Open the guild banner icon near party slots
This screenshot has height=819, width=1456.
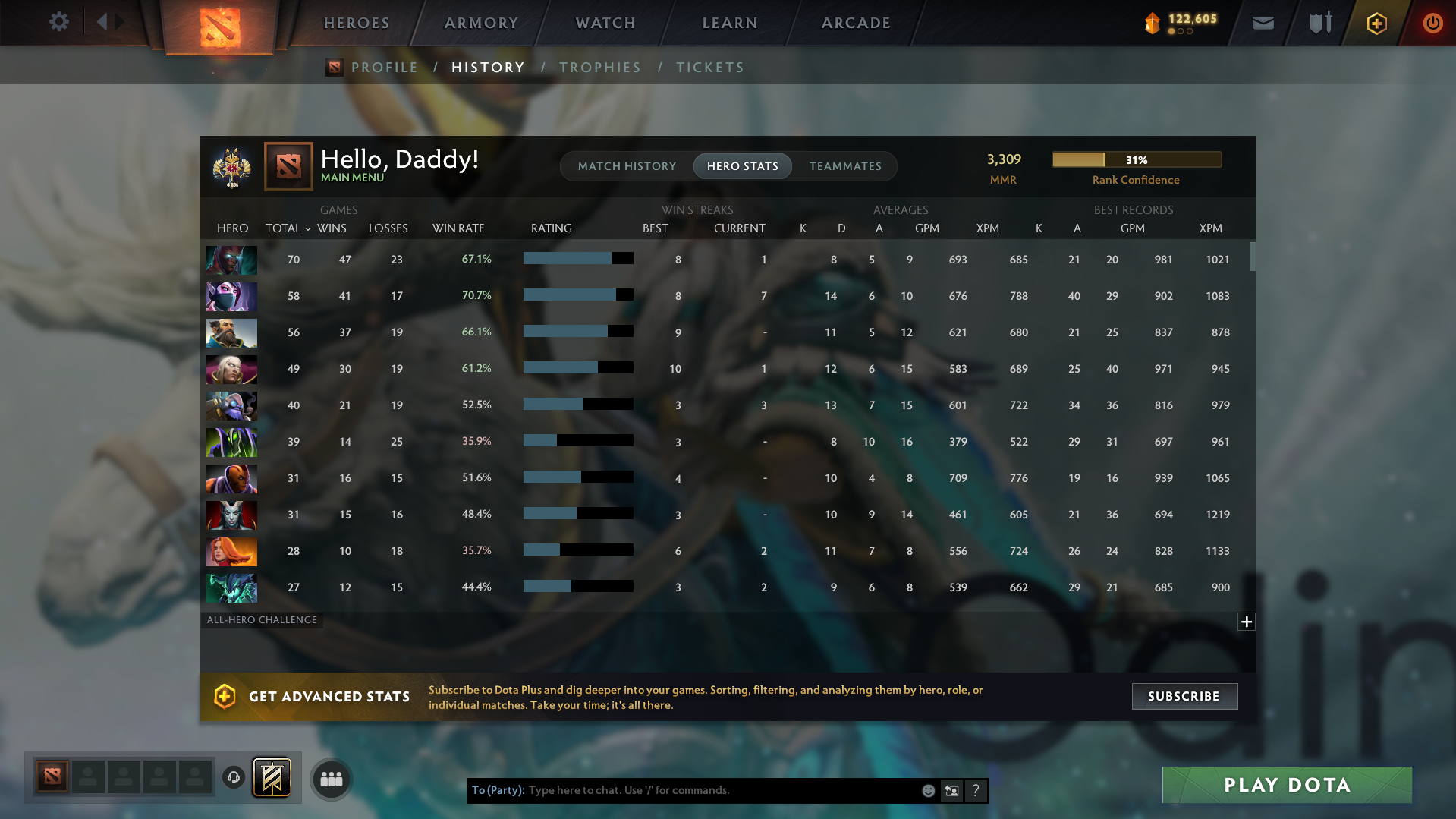pyautogui.click(x=272, y=777)
